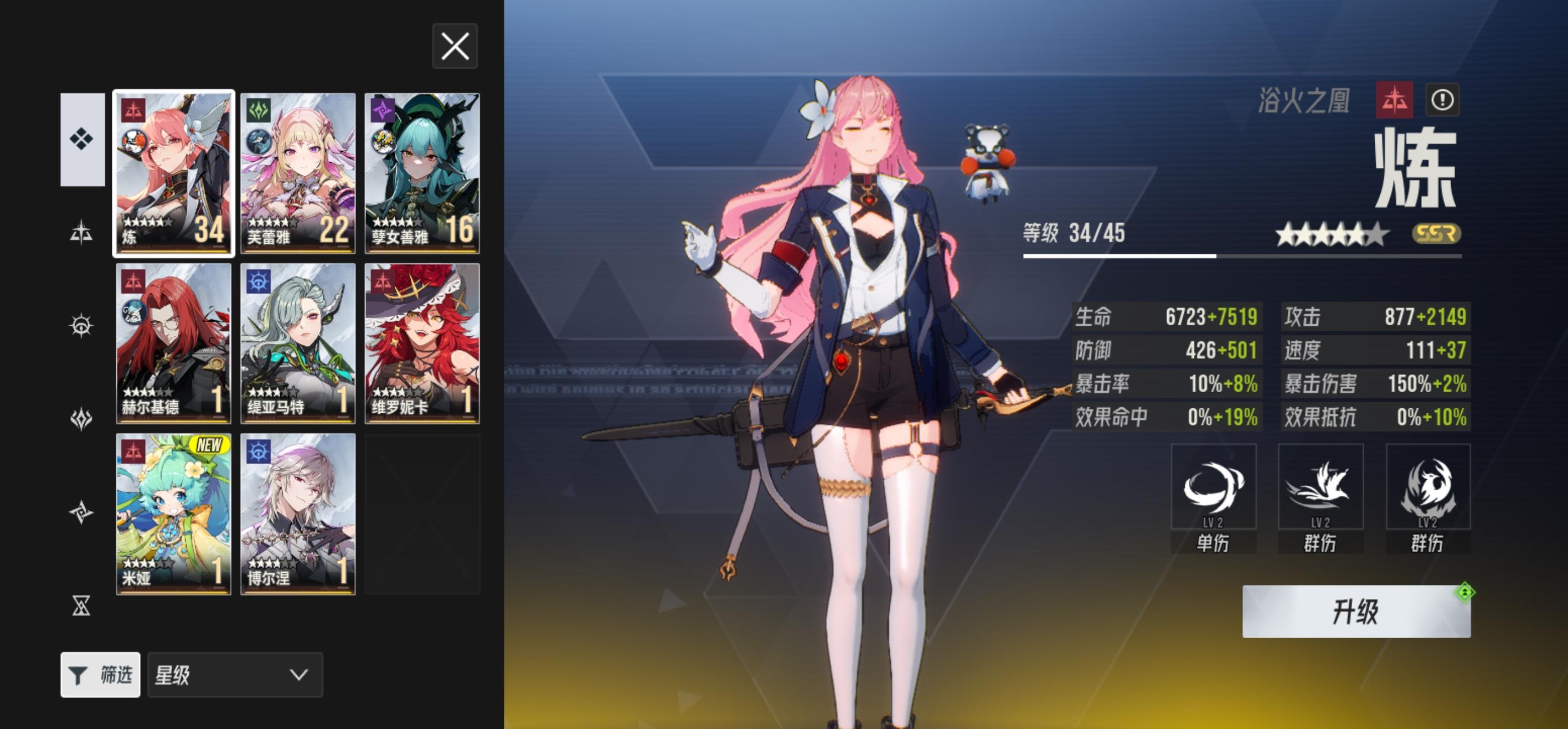Select the all-characters filter tab in sidebar
The image size is (1568, 729).
[x=82, y=139]
